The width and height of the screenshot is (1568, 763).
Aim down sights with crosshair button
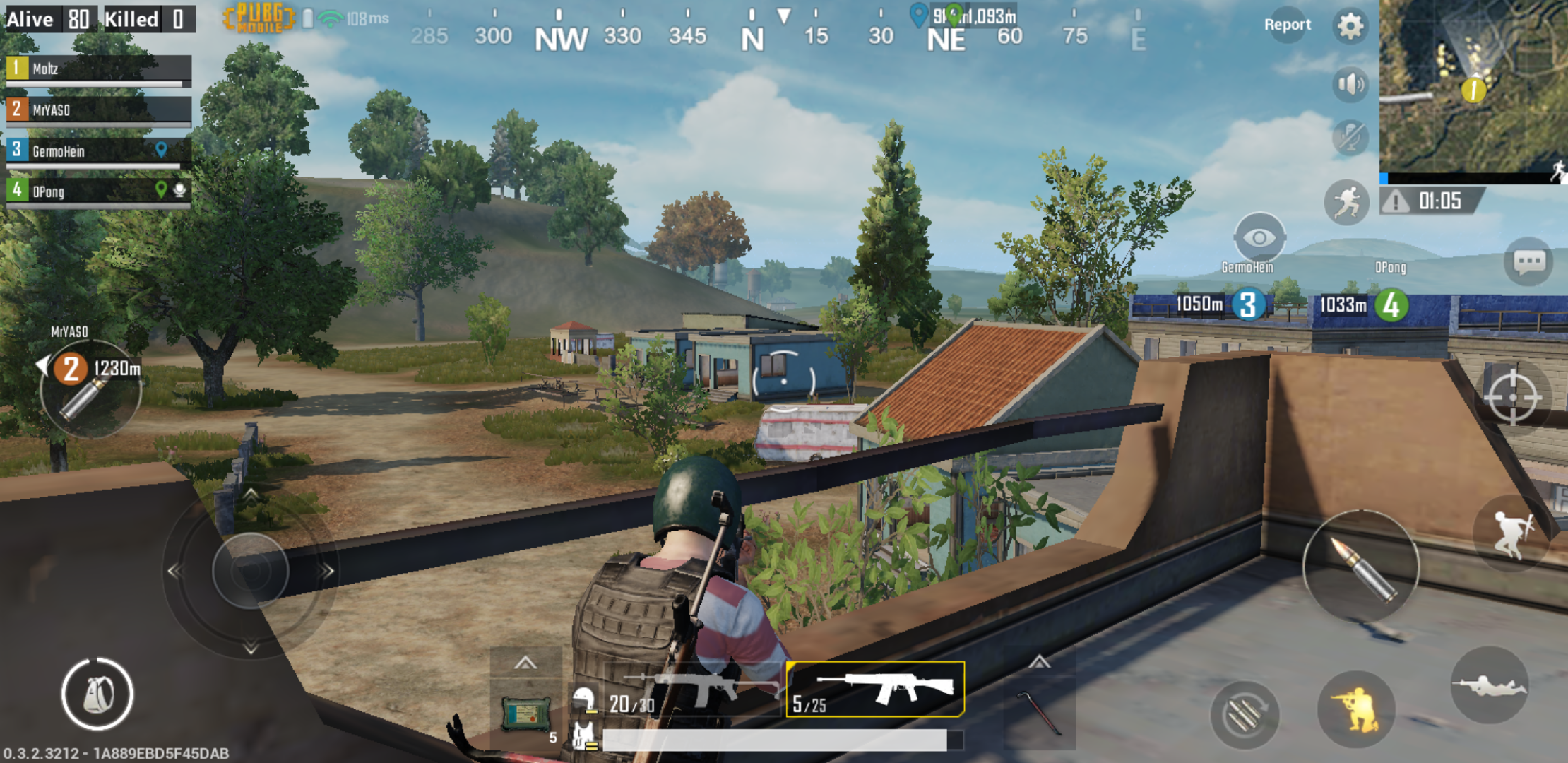point(1512,397)
